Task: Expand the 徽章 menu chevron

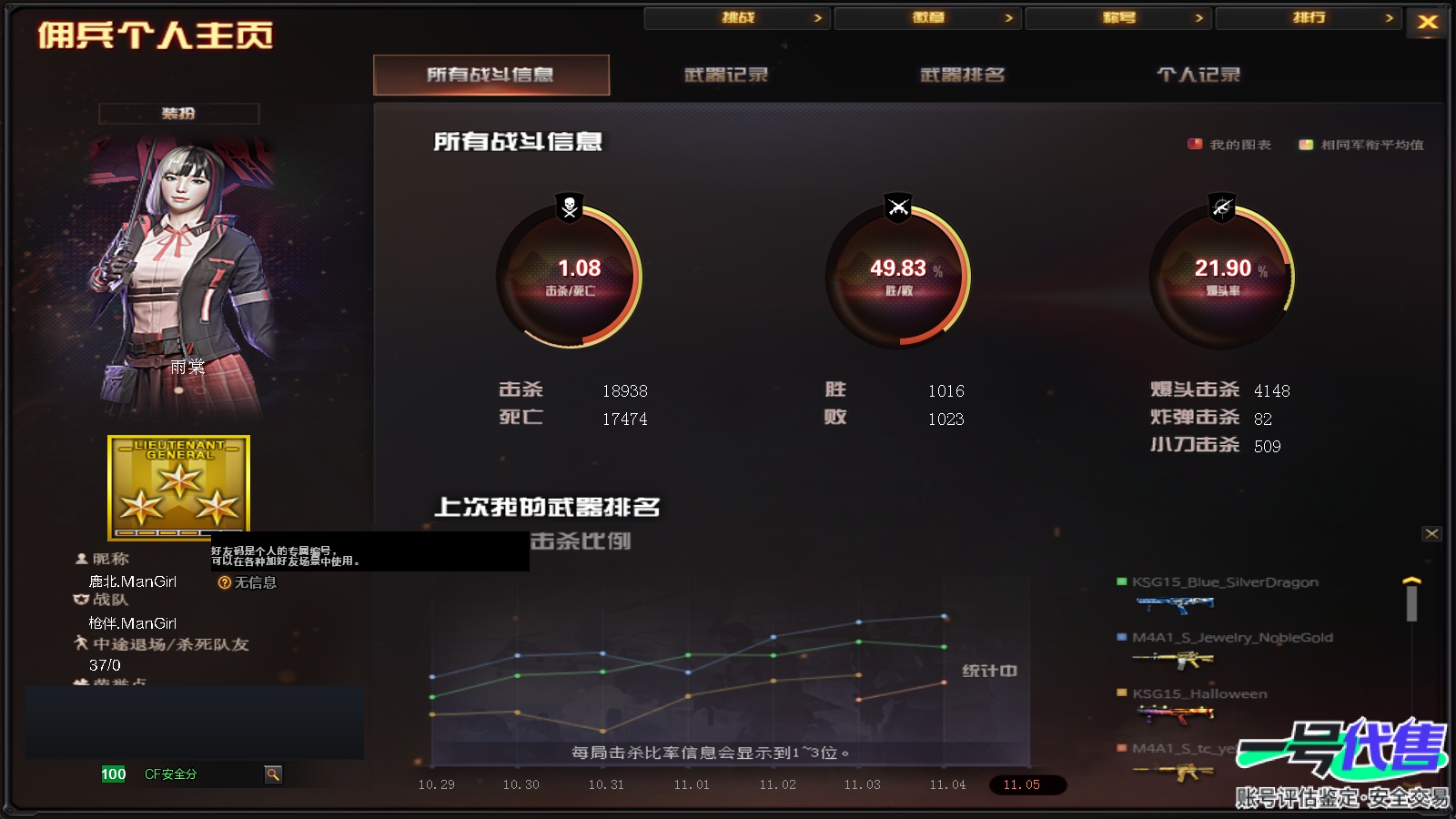Action: click(x=1009, y=17)
